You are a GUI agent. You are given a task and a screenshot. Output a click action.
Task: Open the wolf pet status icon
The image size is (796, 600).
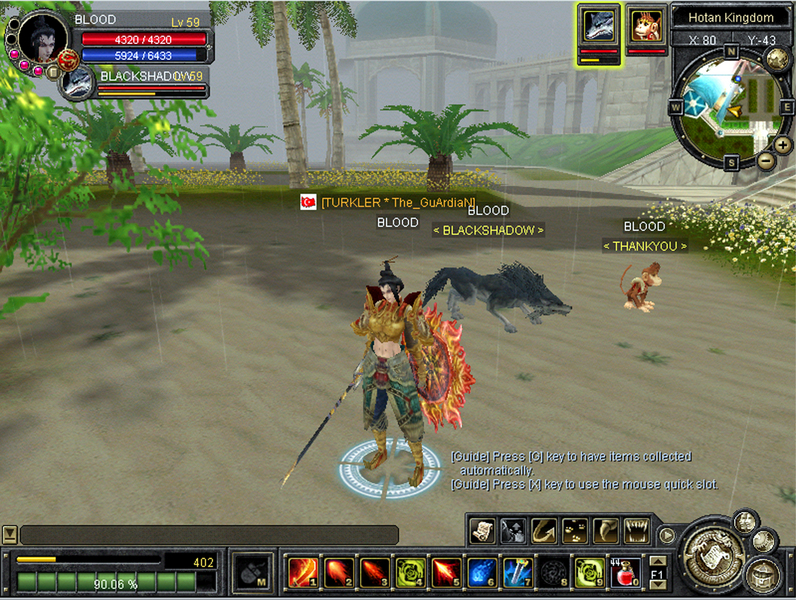(x=599, y=27)
